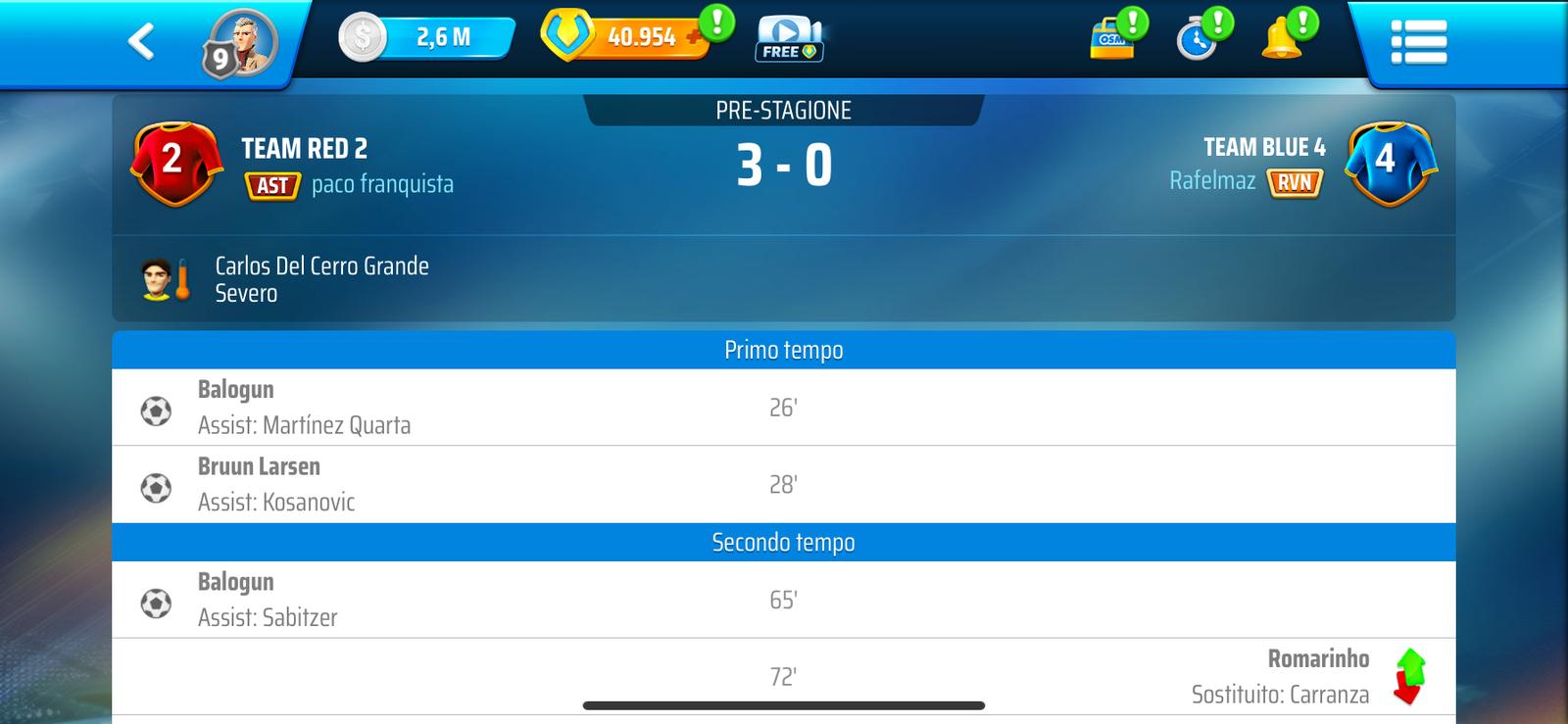The height and width of the screenshot is (724, 1568).
Task: Open the 2,6 M club funds
Action: click(427, 38)
